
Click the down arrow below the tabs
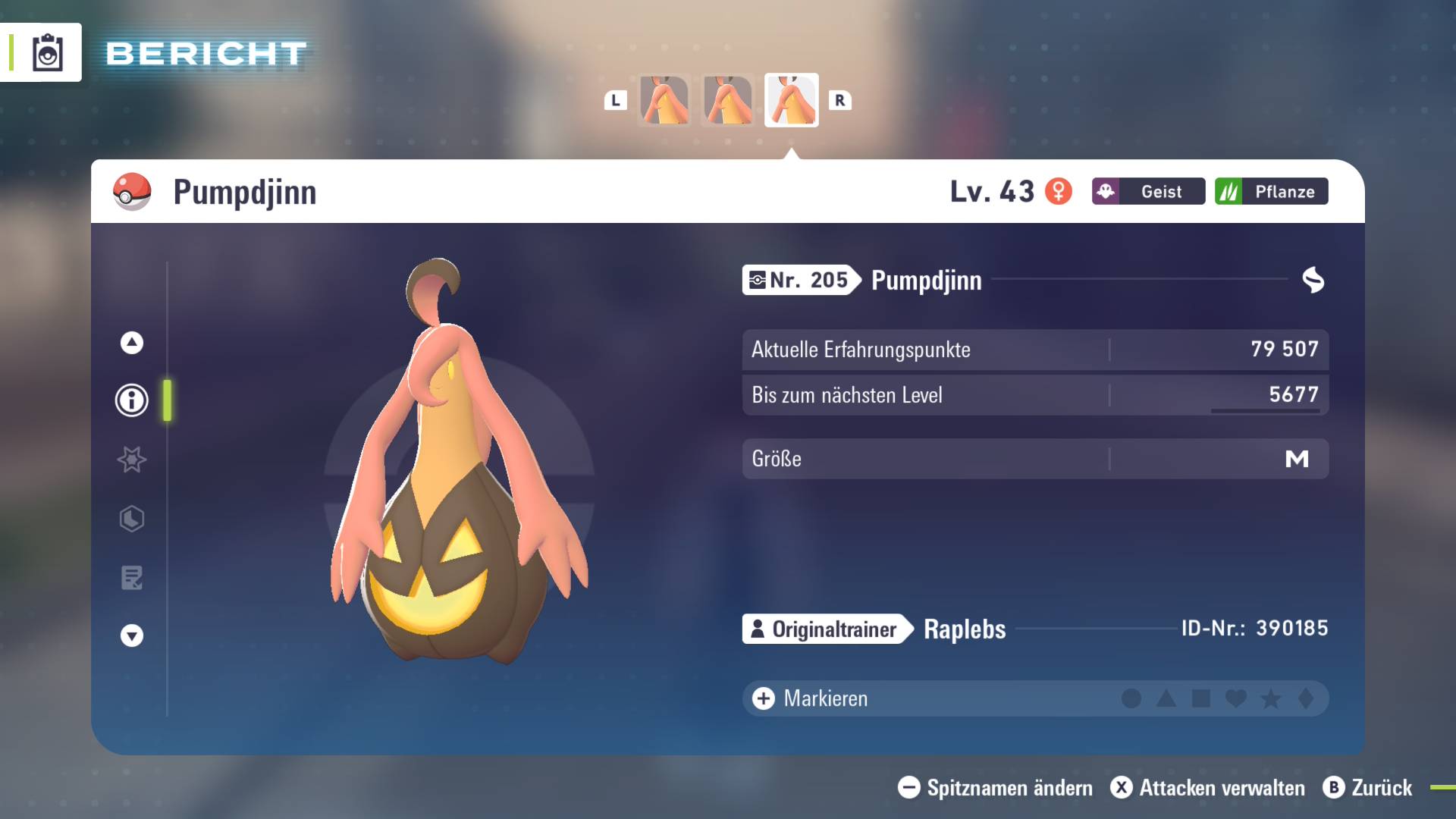132,635
